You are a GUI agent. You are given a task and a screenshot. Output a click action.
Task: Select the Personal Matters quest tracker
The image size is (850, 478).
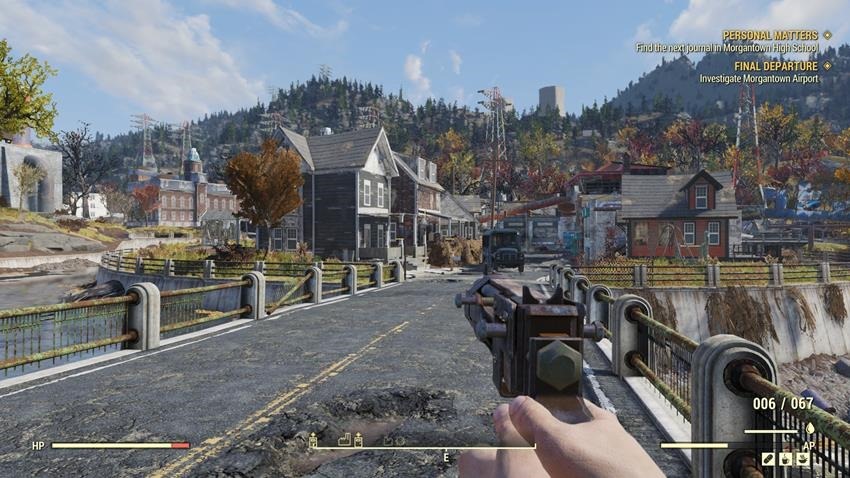pos(769,35)
